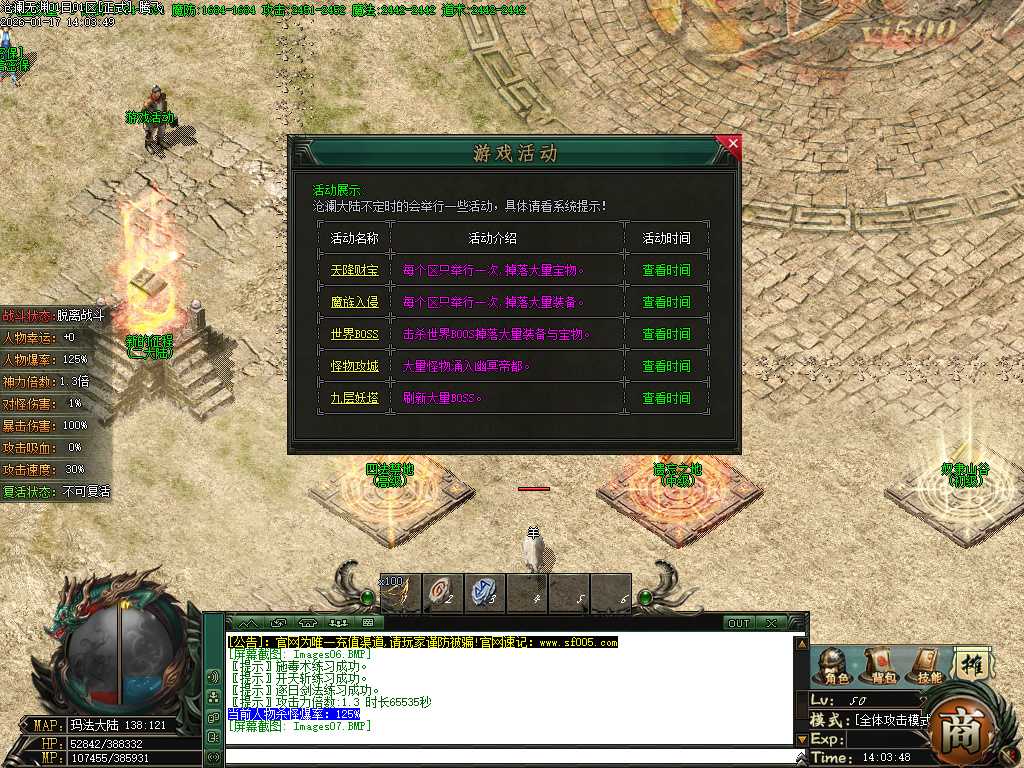Close the chat panel with its X button
Screen dimensions: 1024x768
click(x=771, y=623)
